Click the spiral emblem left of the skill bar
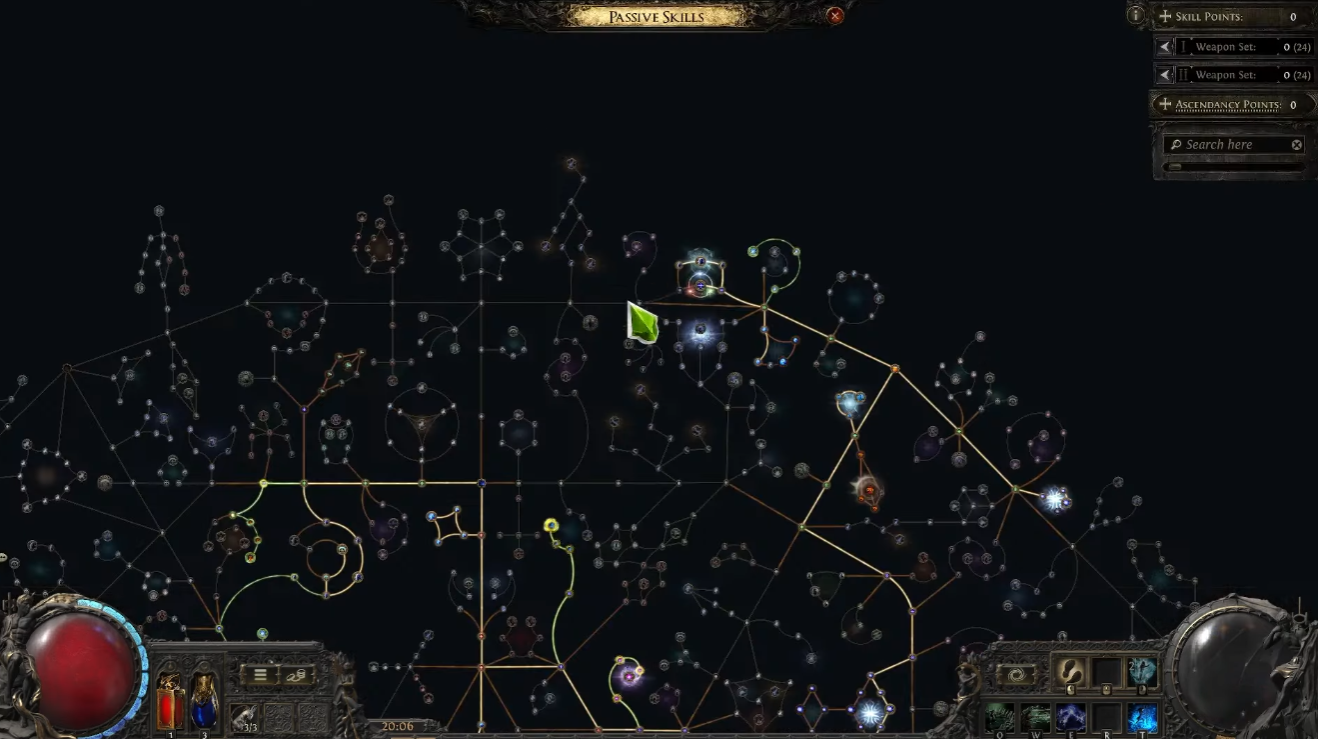Viewport: 1318px width, 739px height. [x=1016, y=673]
